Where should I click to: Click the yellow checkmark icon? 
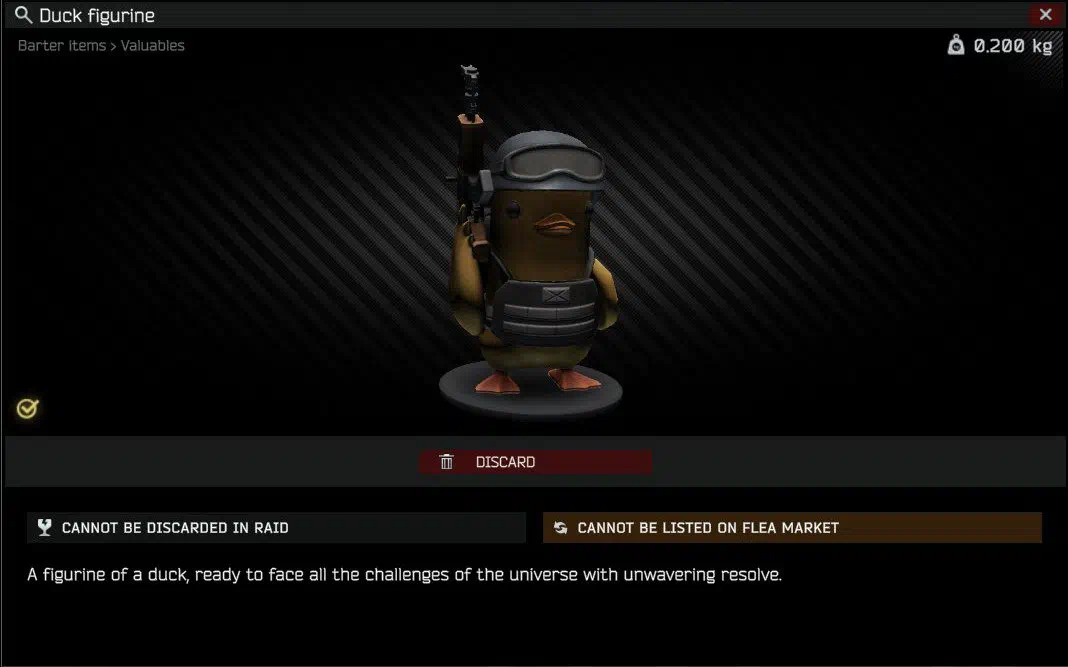[28, 408]
